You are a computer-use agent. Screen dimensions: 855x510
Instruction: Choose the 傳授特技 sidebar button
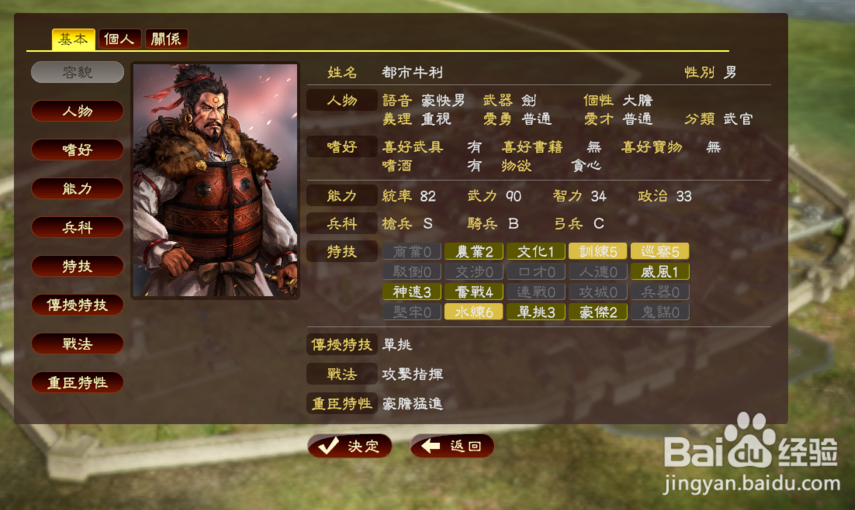tap(77, 305)
